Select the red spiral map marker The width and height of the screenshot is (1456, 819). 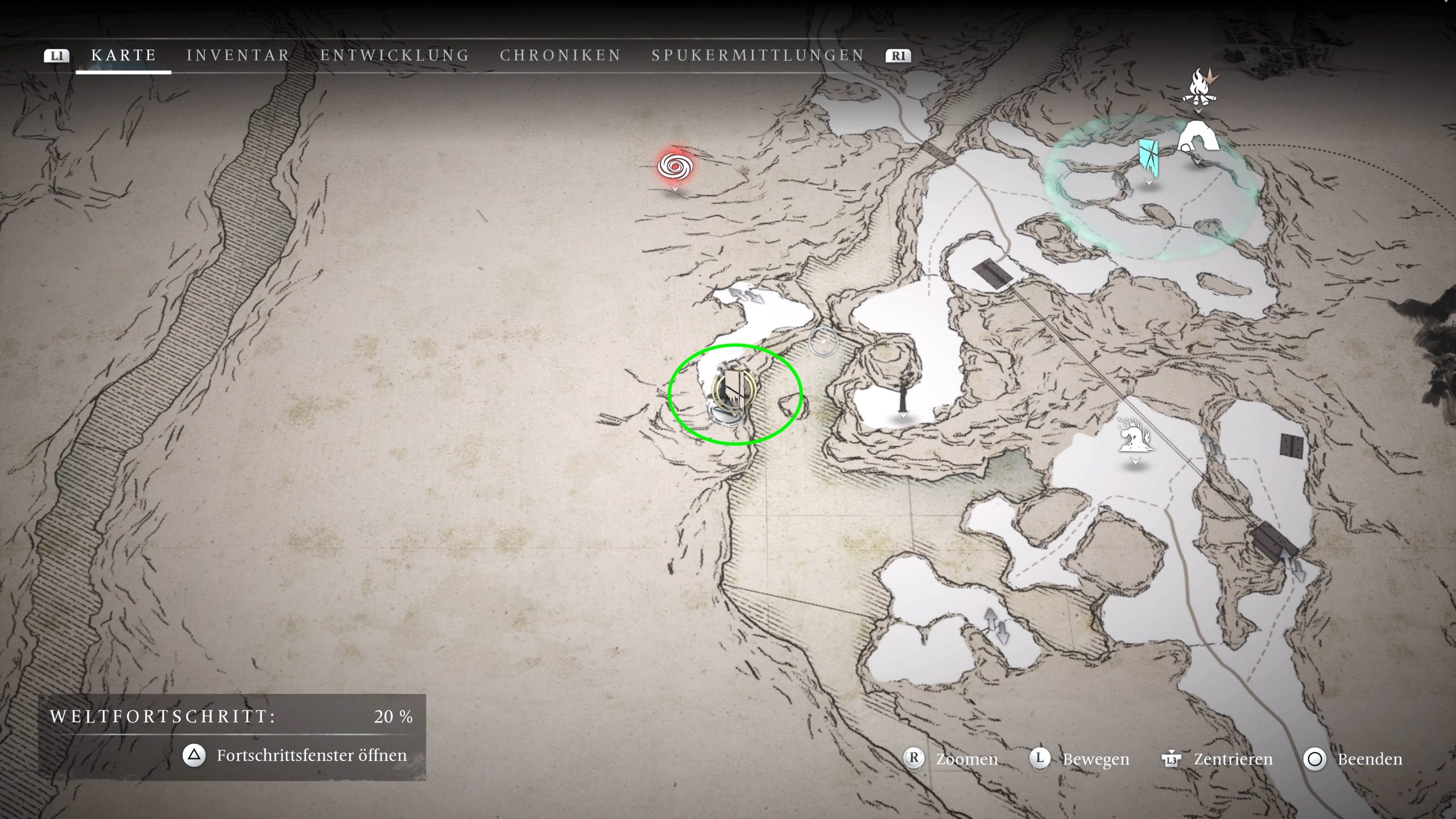pyautogui.click(x=675, y=167)
